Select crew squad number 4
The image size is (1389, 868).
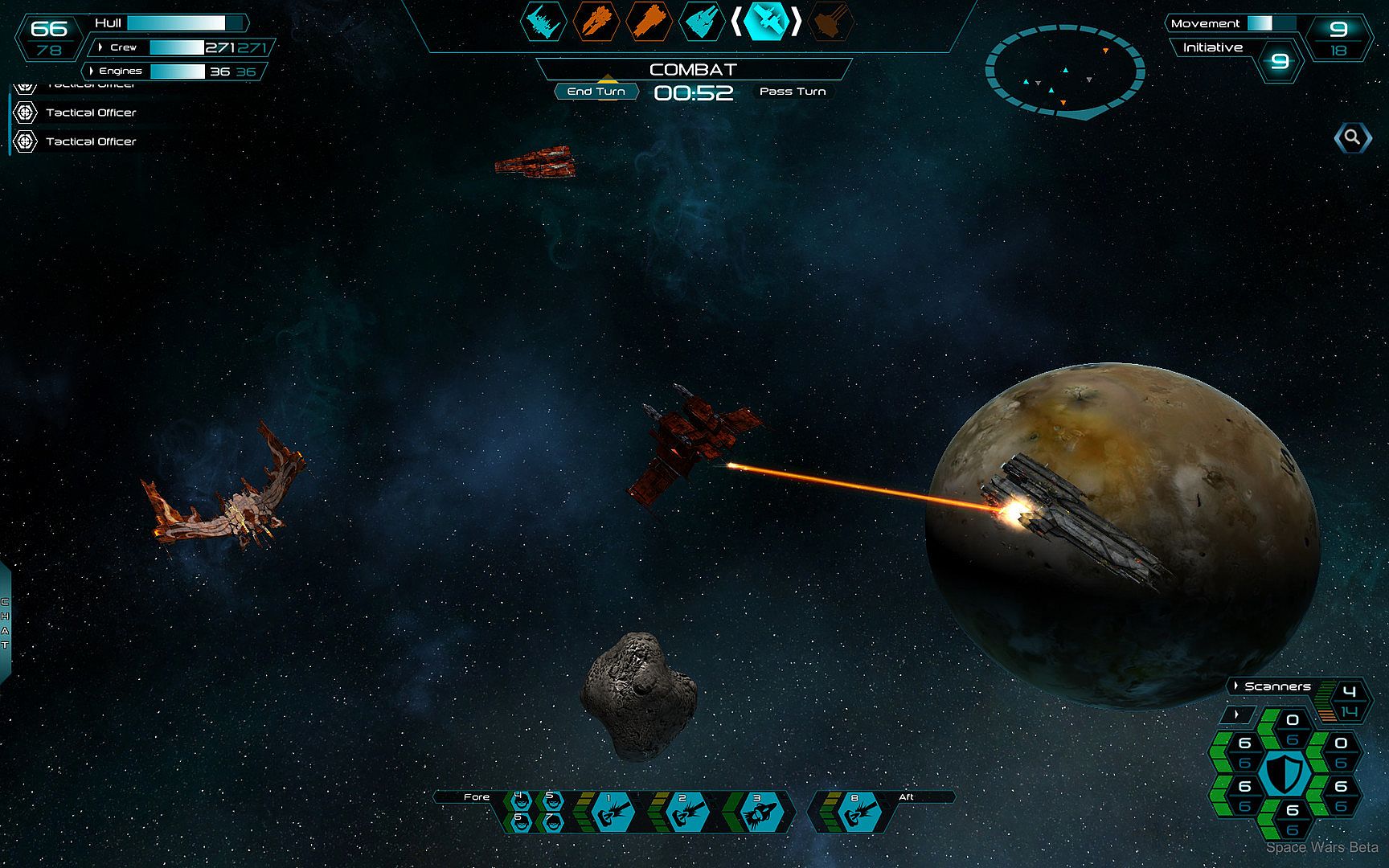(x=520, y=800)
